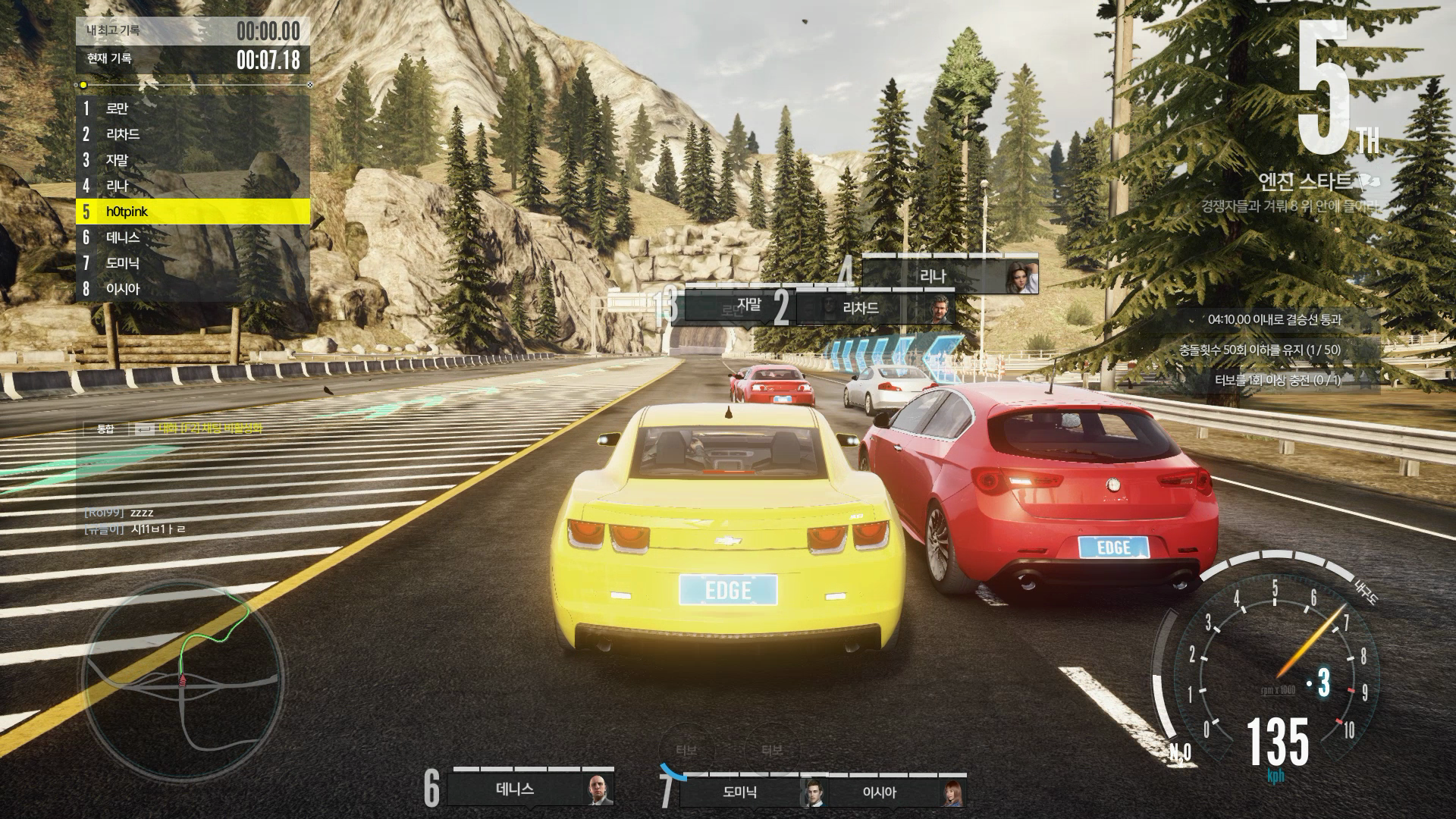Image resolution: width=1456 pixels, height=819 pixels.
Task: Select 리차드 row in the standings list
Action: (x=193, y=134)
